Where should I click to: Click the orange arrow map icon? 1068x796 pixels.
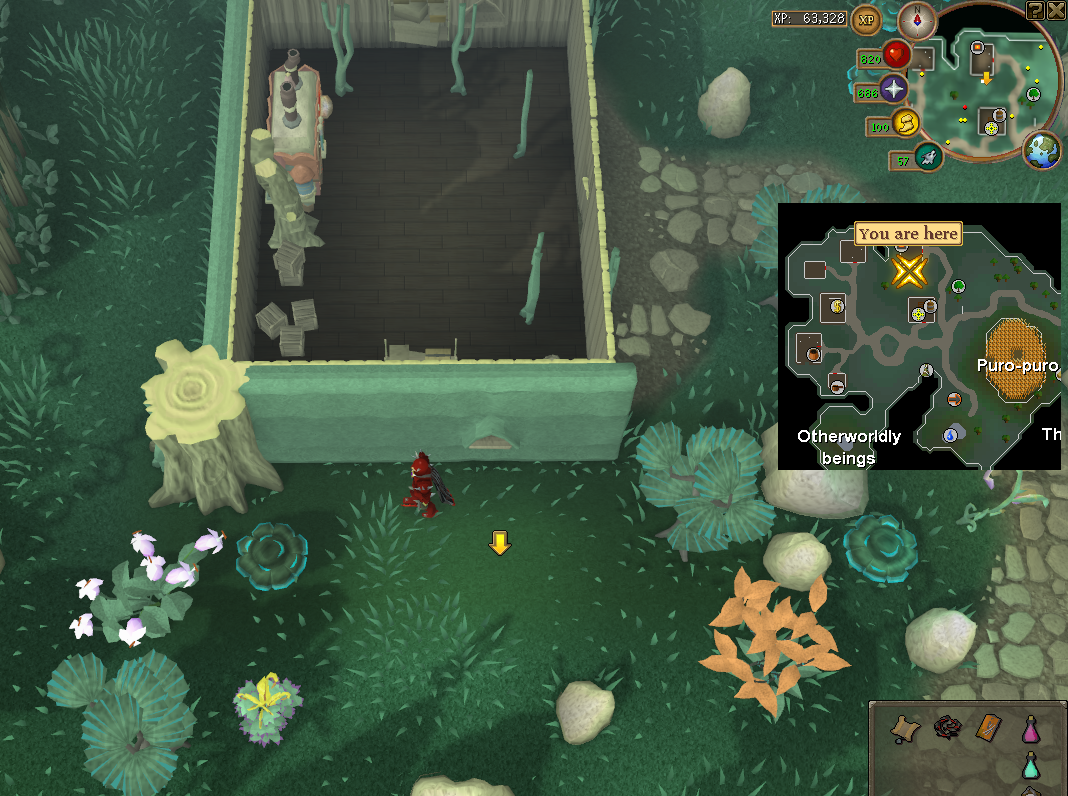tap(954, 400)
